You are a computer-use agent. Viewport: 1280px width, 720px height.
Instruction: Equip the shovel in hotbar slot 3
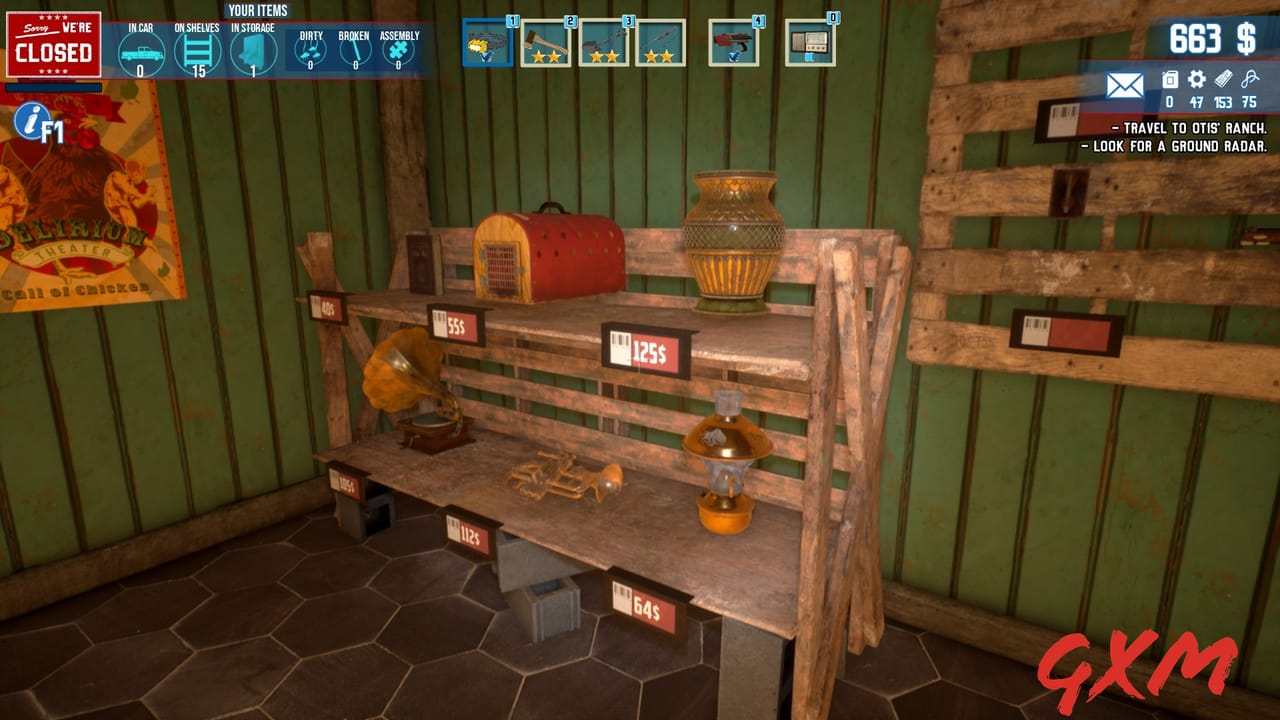pyautogui.click(x=607, y=43)
